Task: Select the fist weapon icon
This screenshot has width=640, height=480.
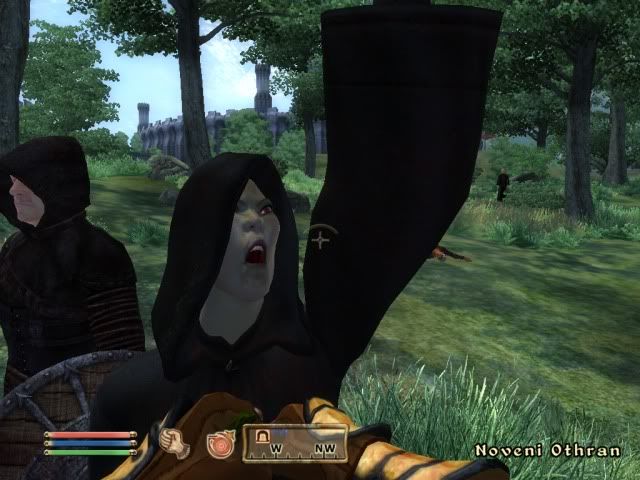Action: (176, 442)
